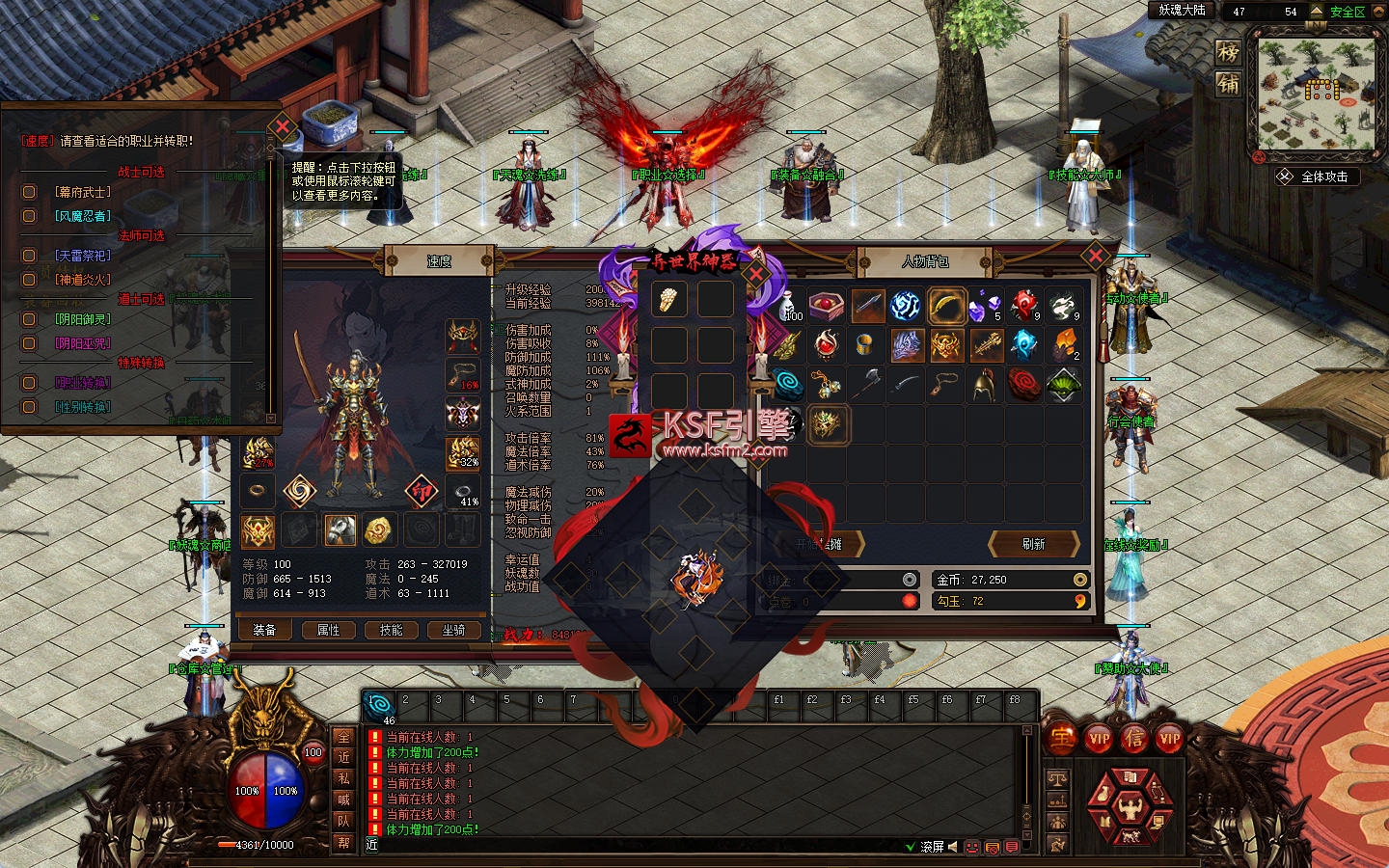1389x868 pixels.
Task: Click the 刷新 refresh button in the bag
Action: coord(1033,544)
